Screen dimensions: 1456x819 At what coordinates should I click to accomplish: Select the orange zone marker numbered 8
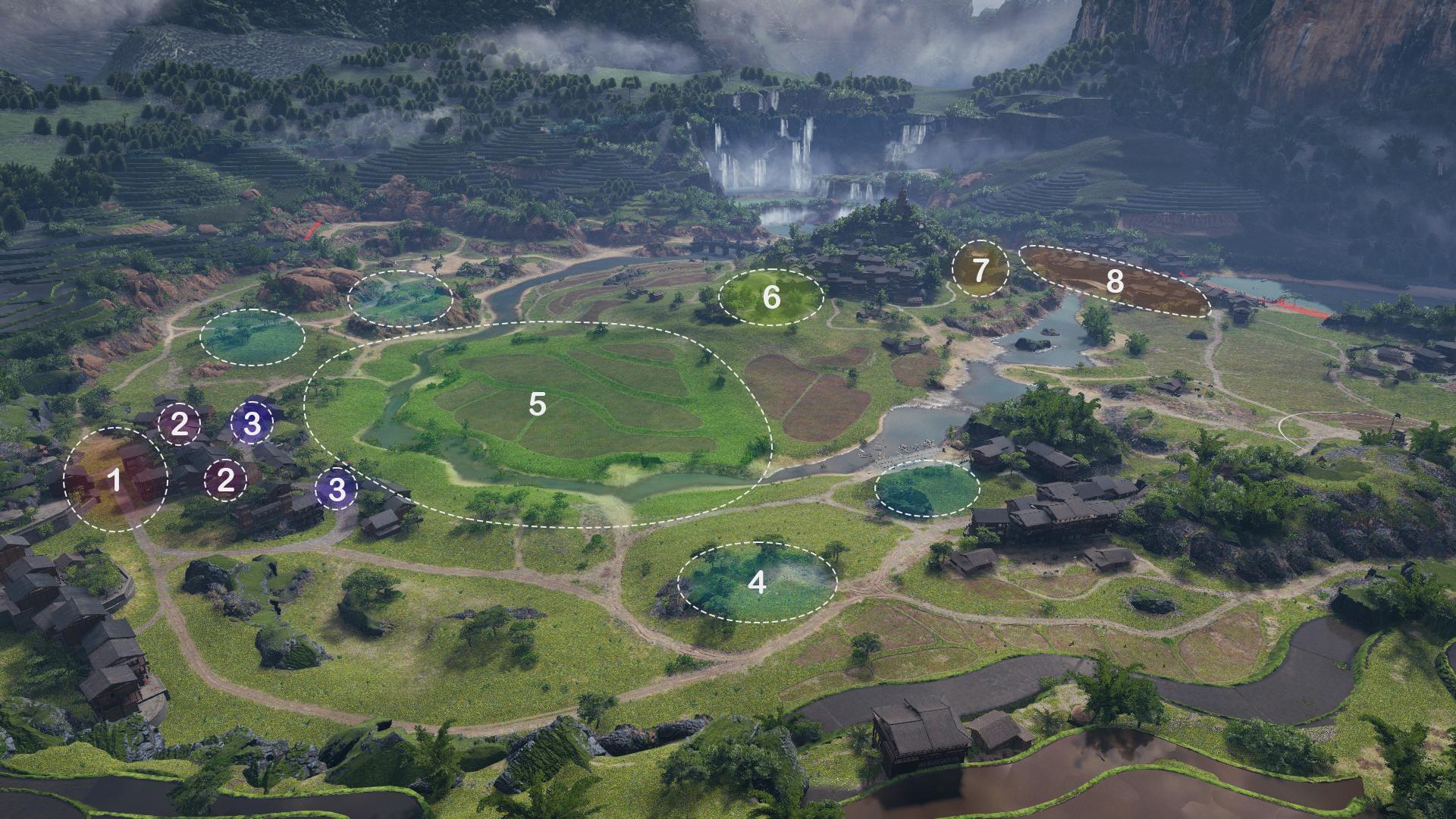pos(1114,281)
